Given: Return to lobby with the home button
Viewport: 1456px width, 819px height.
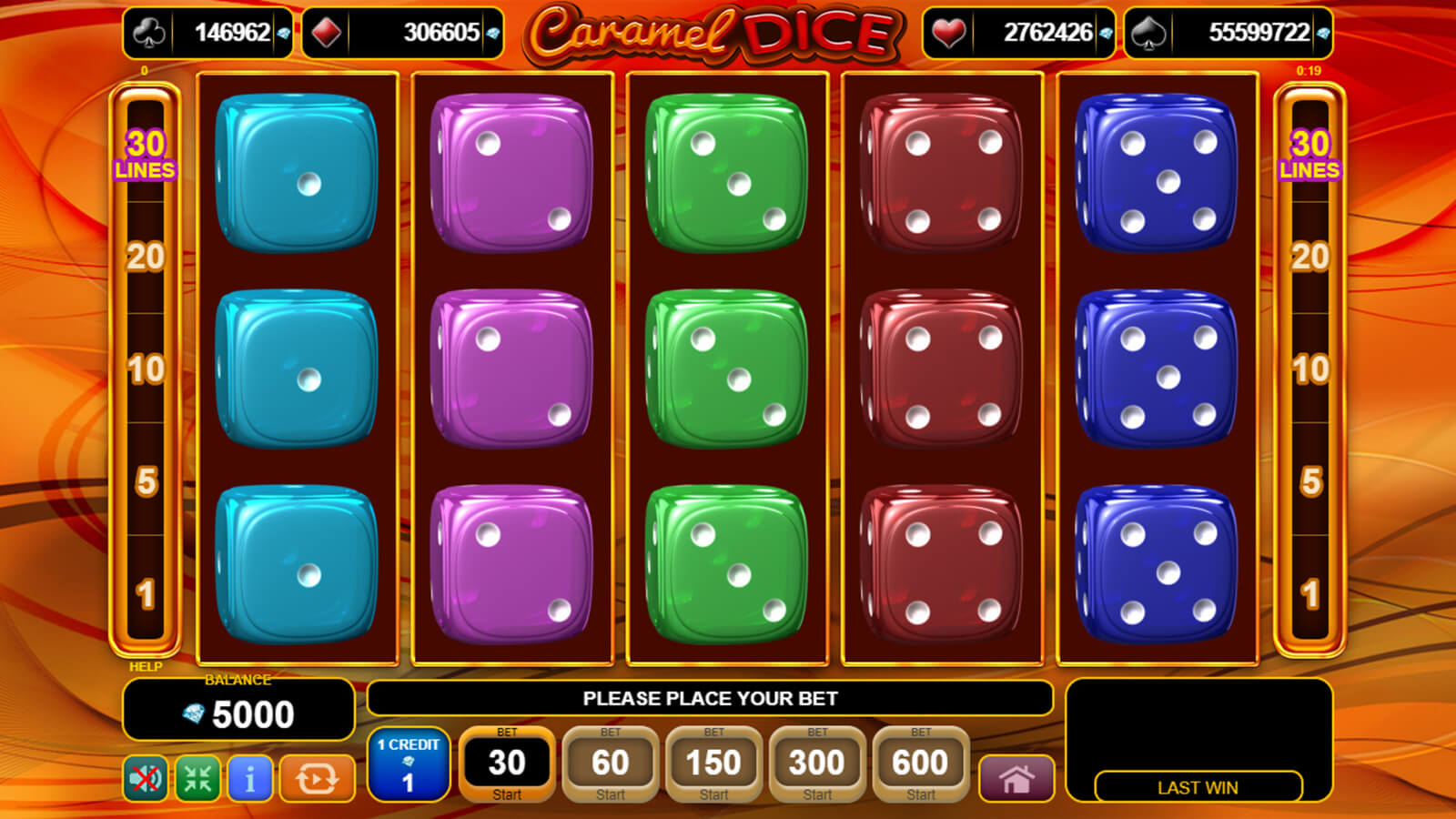Looking at the screenshot, I should (1016, 779).
